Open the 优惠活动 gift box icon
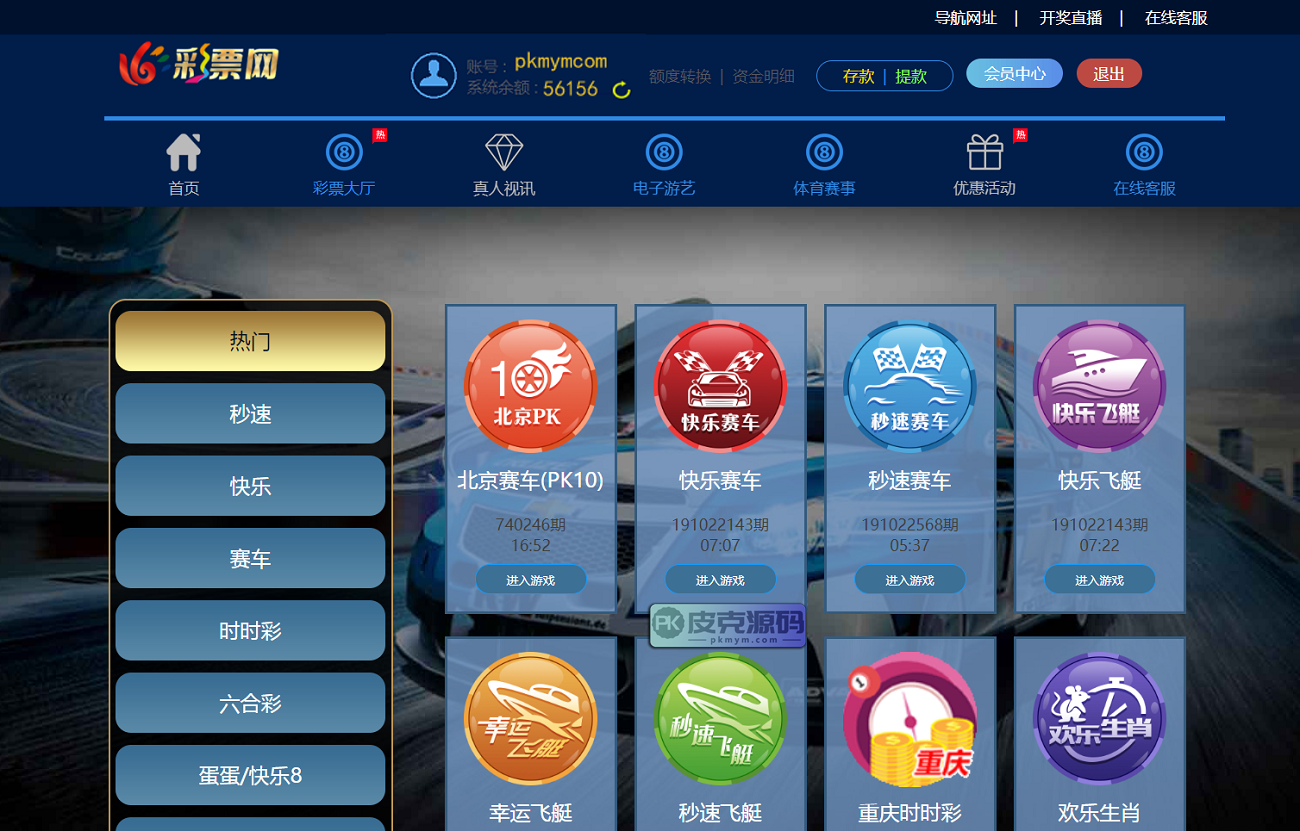The height and width of the screenshot is (831, 1300). click(x=983, y=153)
